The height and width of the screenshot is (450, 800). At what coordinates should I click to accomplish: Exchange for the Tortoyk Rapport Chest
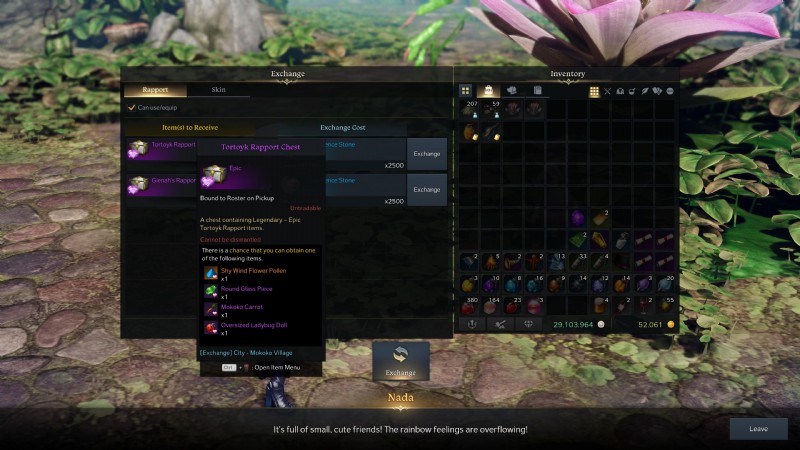[x=427, y=154]
